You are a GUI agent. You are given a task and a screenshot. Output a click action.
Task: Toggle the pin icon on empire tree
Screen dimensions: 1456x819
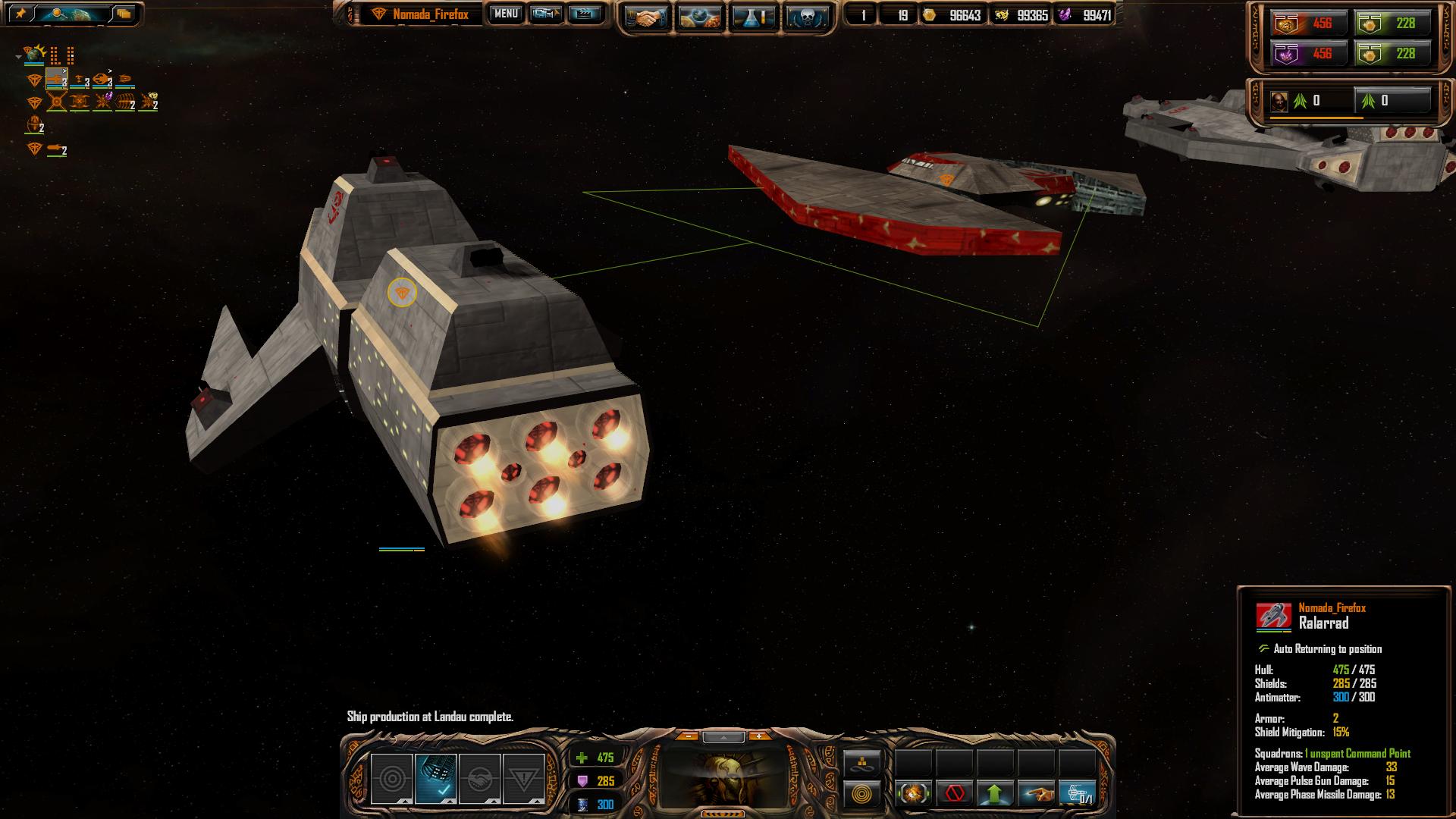[20, 14]
